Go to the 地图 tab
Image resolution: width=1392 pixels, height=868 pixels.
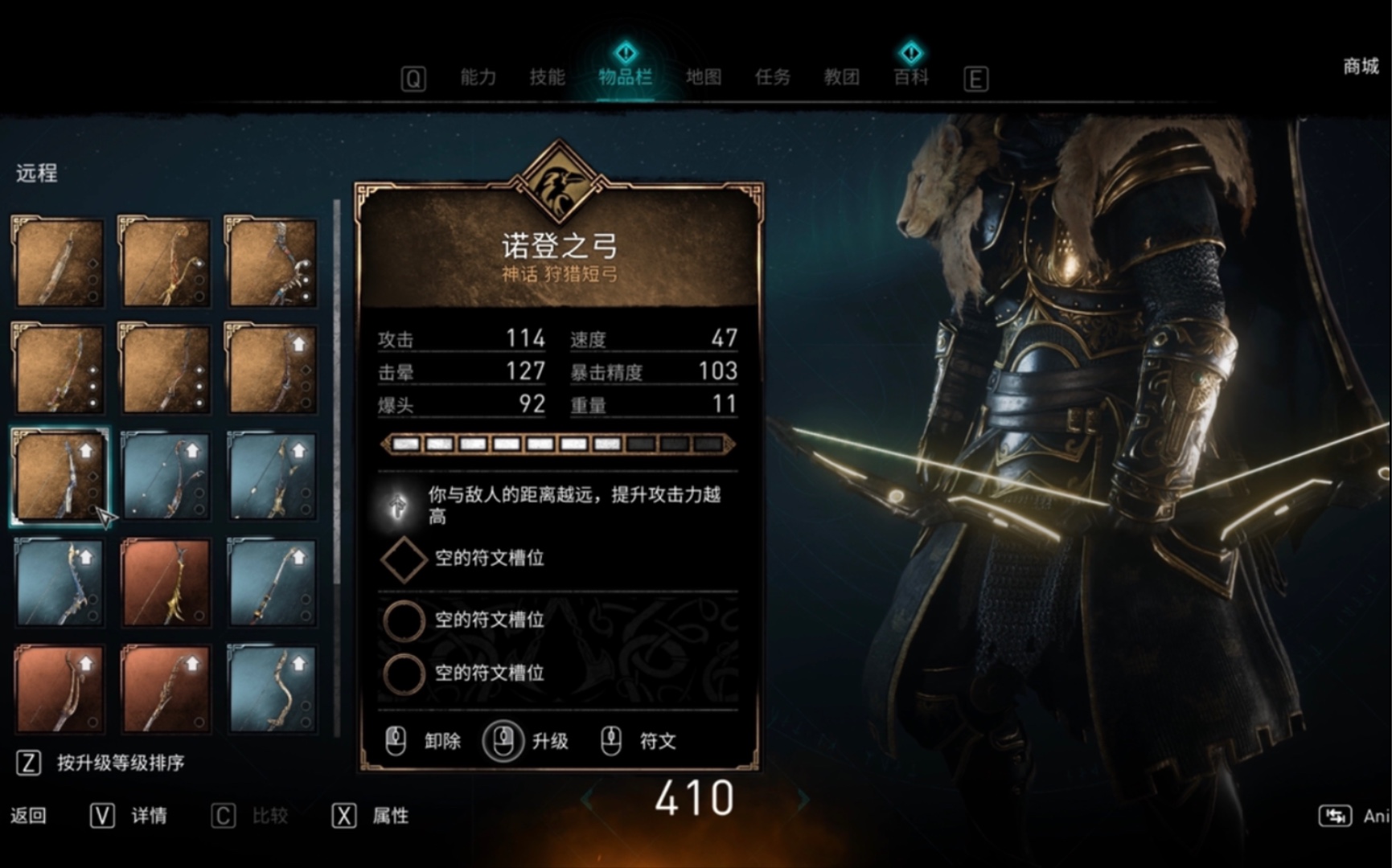pyautogui.click(x=703, y=77)
